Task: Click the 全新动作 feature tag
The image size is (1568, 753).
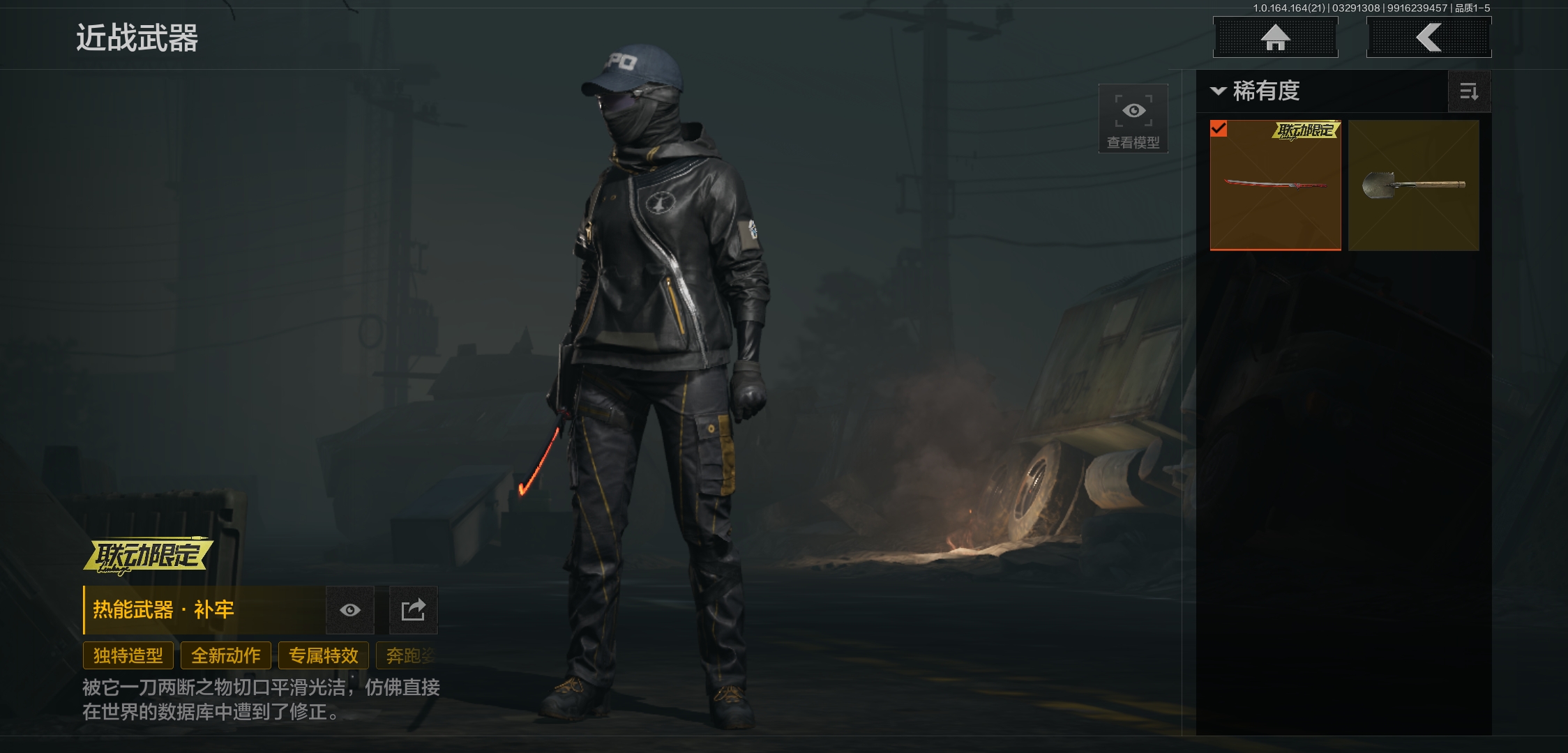Action: 226,655
